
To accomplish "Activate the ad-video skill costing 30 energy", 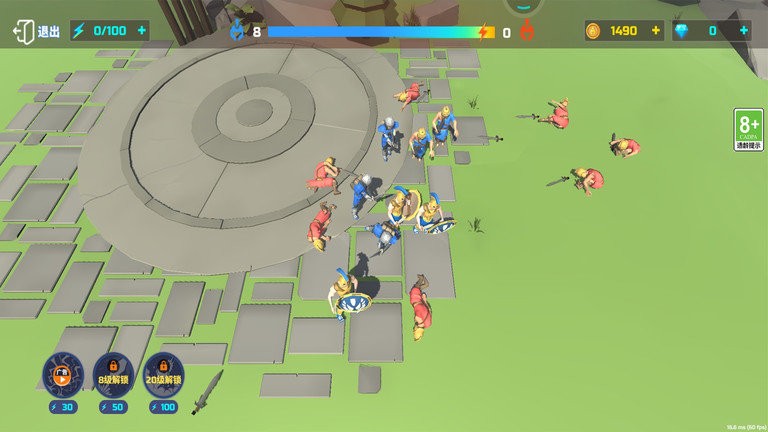I will click(x=62, y=374).
